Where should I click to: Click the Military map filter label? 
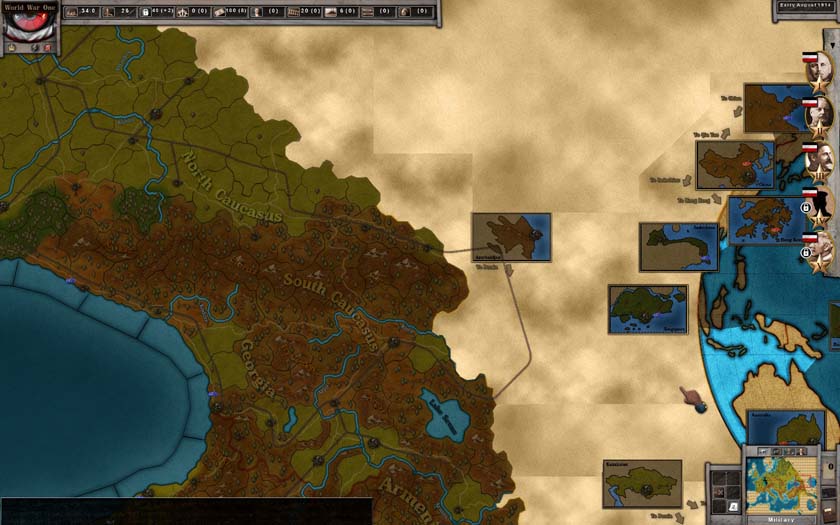[781, 519]
